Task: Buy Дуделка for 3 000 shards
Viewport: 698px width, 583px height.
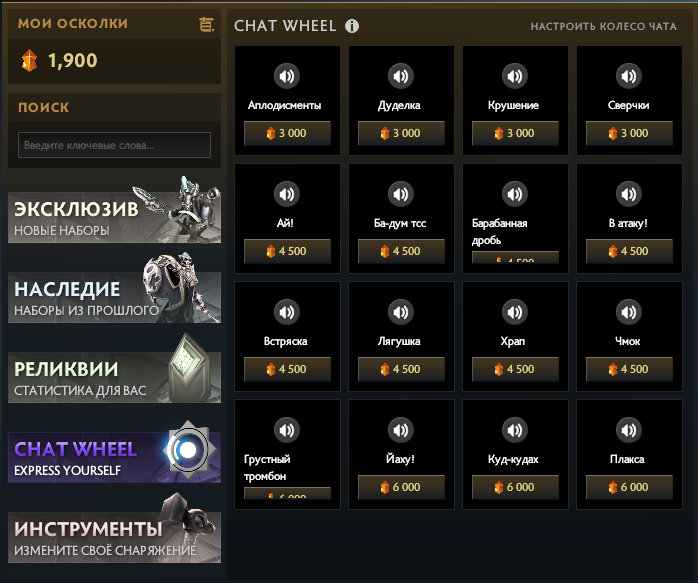Action: [401, 133]
